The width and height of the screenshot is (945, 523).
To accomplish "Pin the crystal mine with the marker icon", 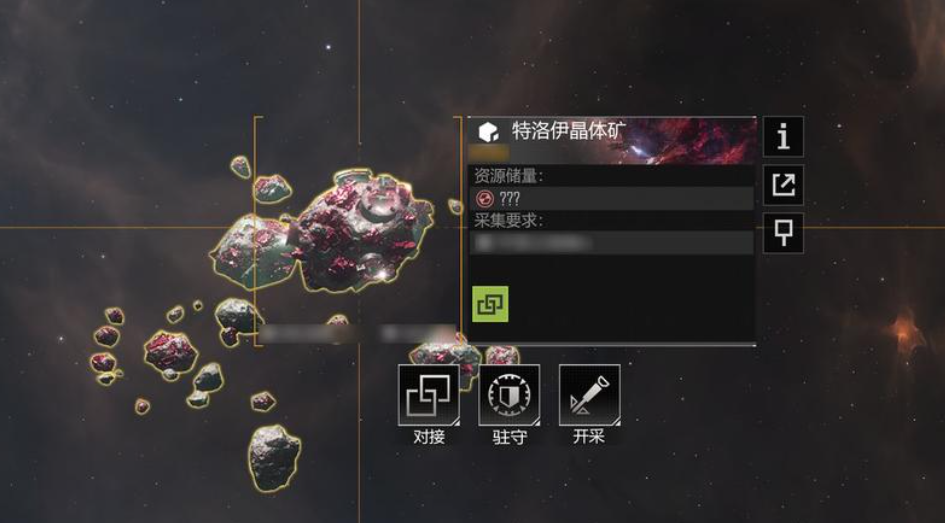I will [783, 232].
